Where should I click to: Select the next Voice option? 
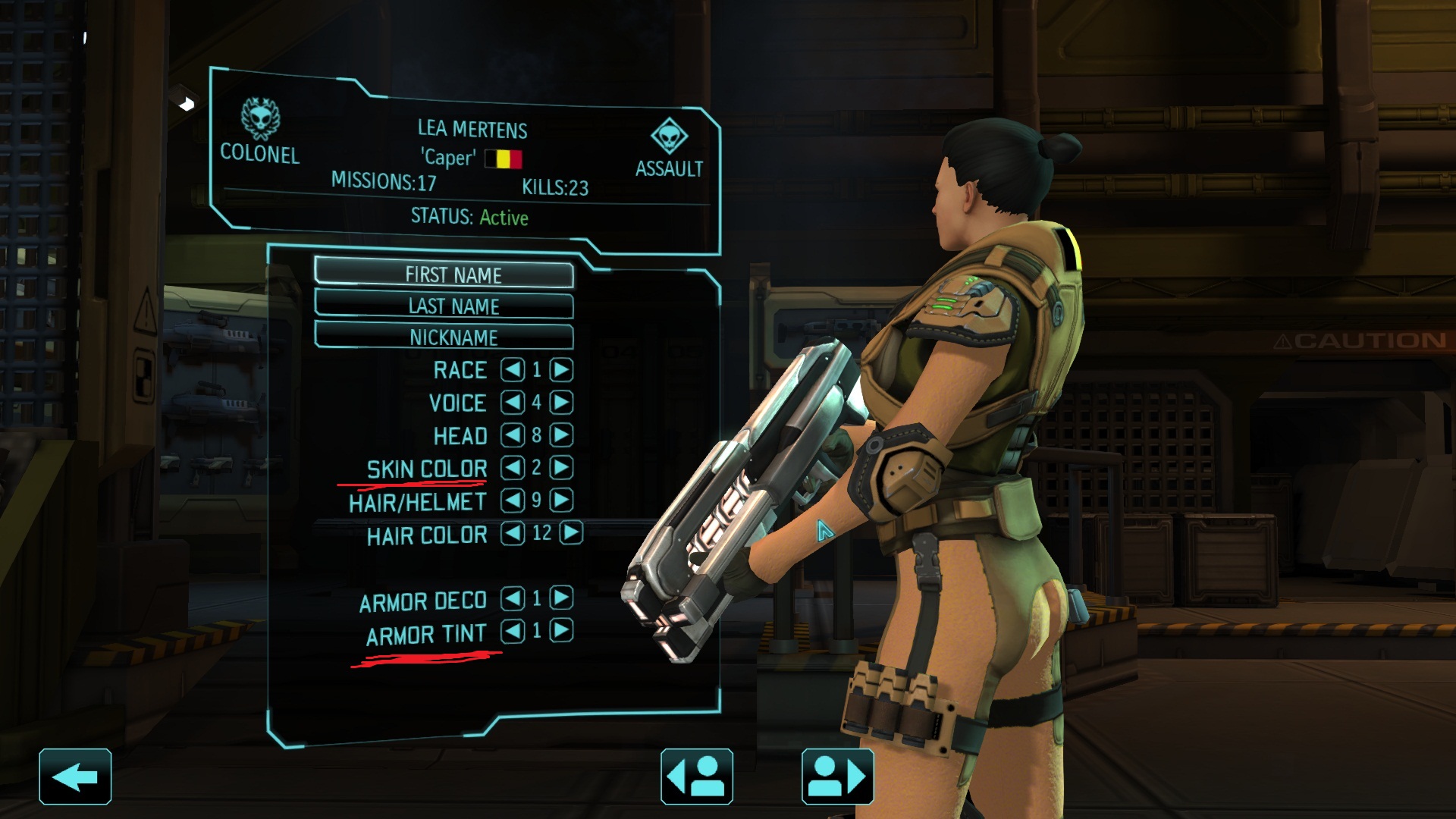pos(561,402)
